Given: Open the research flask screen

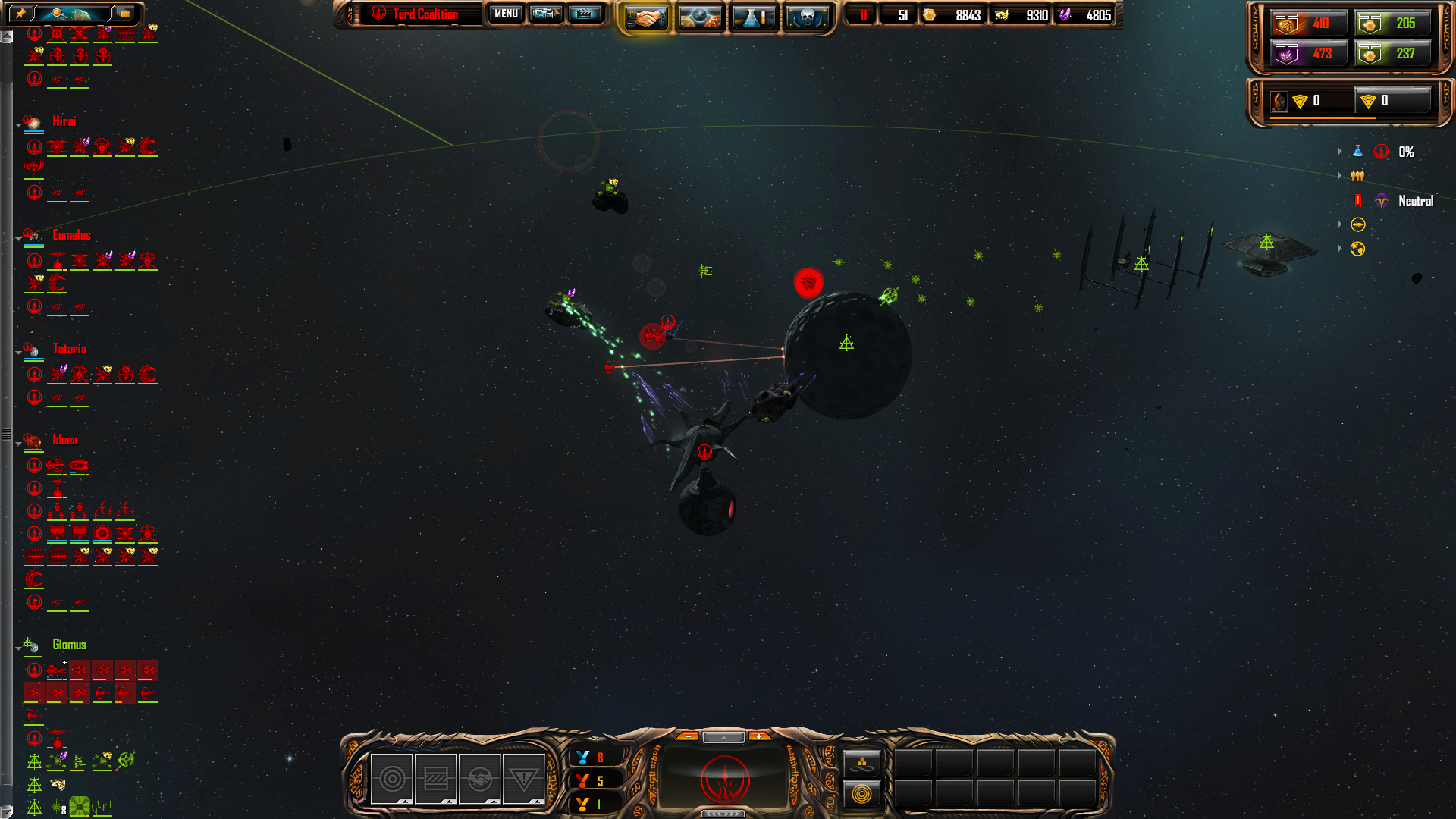Looking at the screenshot, I should pyautogui.click(x=753, y=17).
